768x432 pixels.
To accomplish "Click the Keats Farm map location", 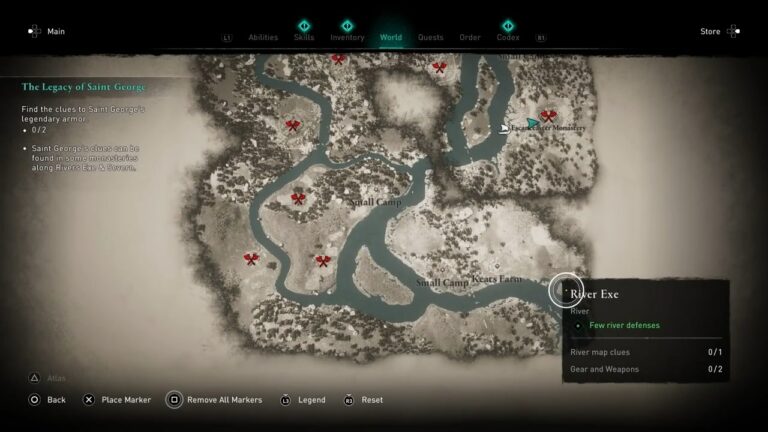I will click(497, 279).
